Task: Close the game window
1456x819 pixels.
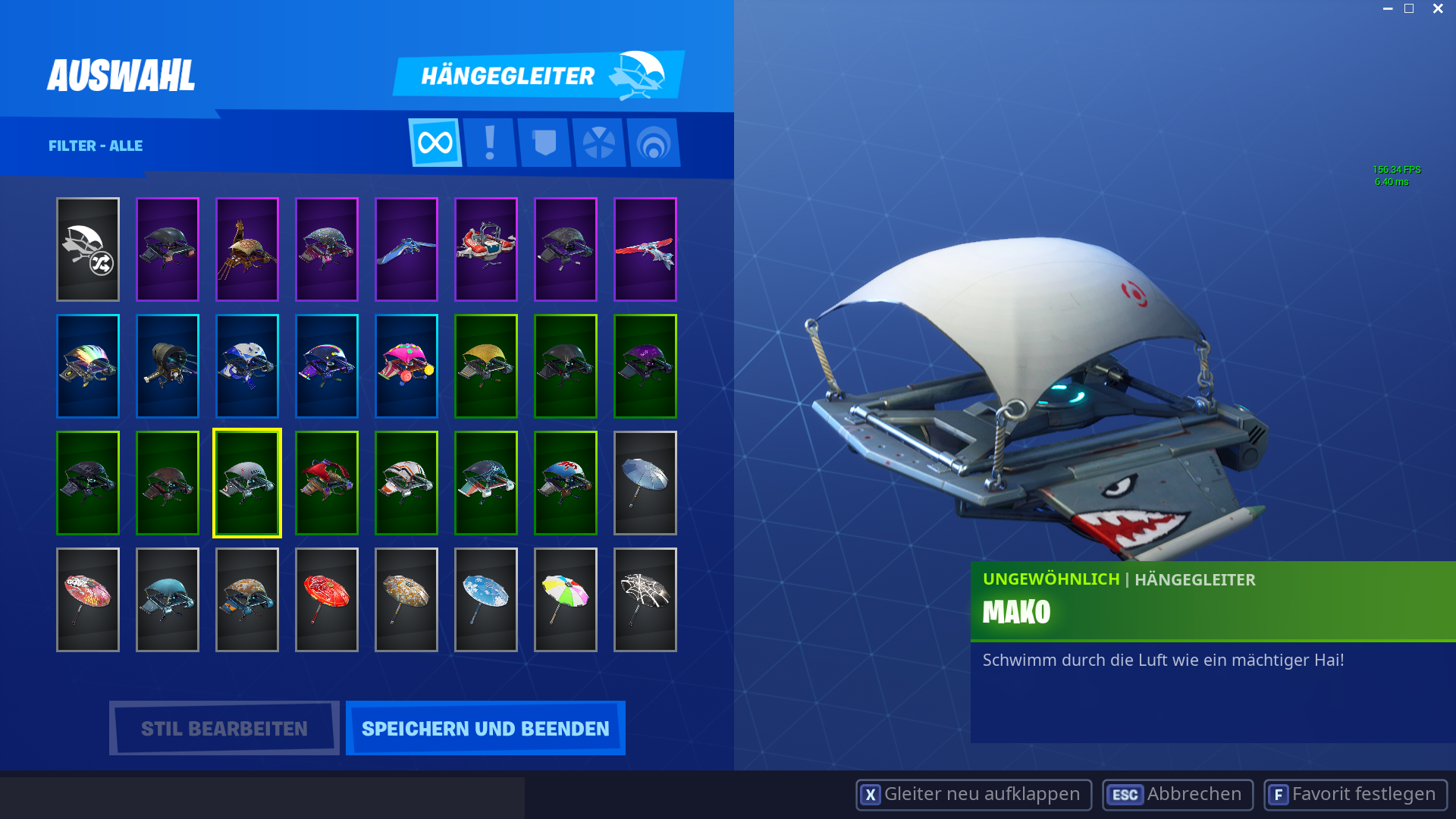Action: [1438, 9]
